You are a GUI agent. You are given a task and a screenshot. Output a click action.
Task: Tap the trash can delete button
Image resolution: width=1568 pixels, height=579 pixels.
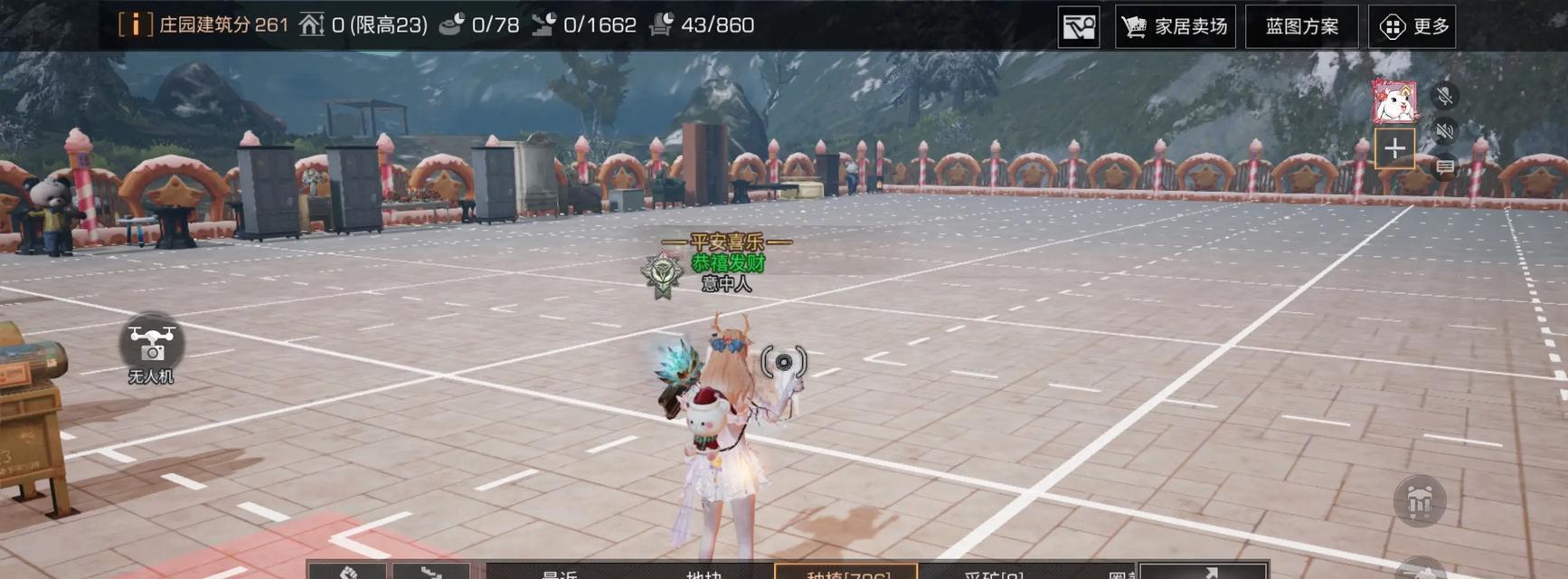[1419, 500]
